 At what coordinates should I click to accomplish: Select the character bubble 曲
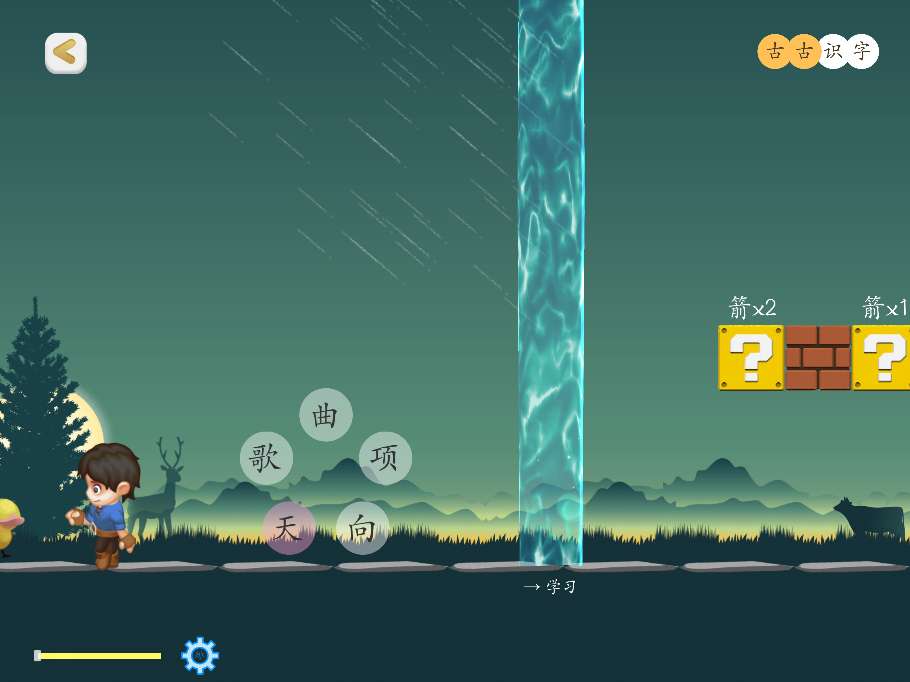[x=326, y=414]
